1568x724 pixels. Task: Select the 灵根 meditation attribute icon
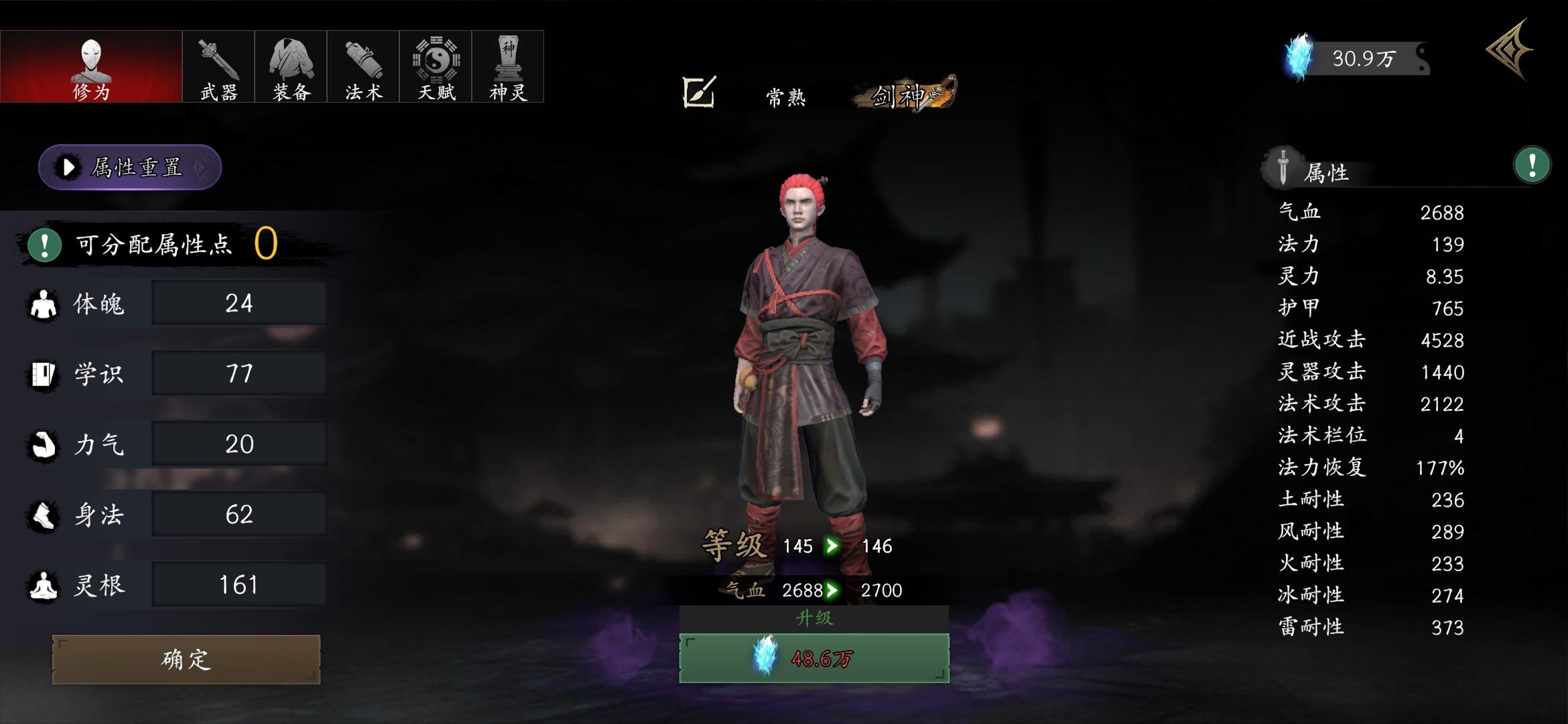[x=42, y=583]
